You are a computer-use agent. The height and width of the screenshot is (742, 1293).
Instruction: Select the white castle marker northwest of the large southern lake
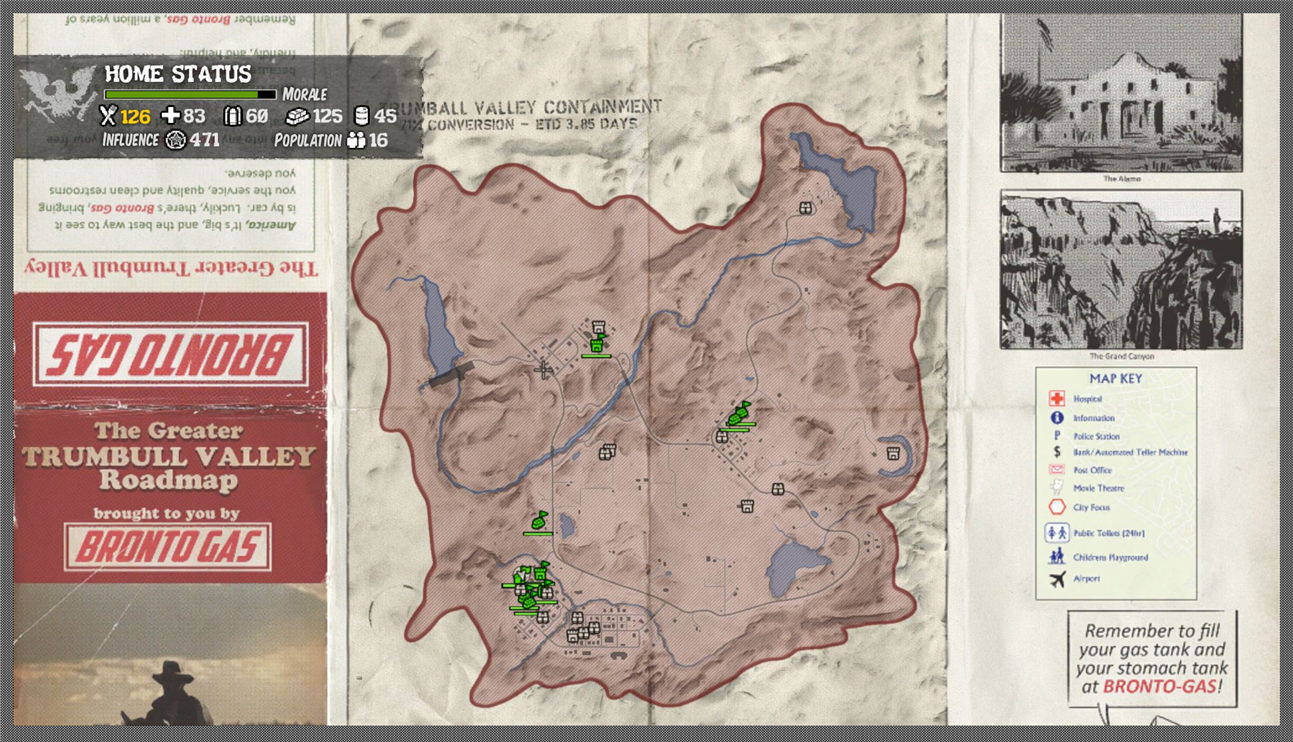tap(745, 507)
